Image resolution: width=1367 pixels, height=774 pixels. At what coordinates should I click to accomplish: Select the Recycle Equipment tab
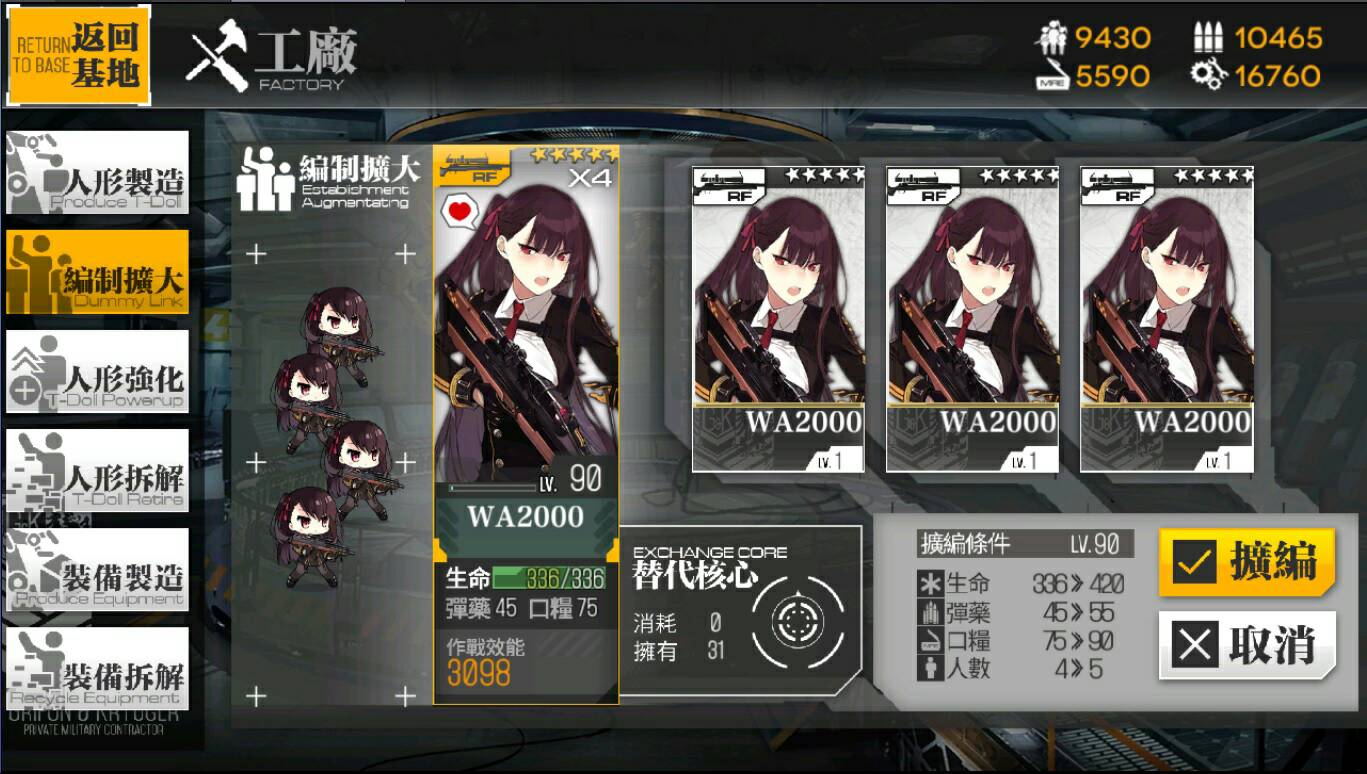coord(97,668)
